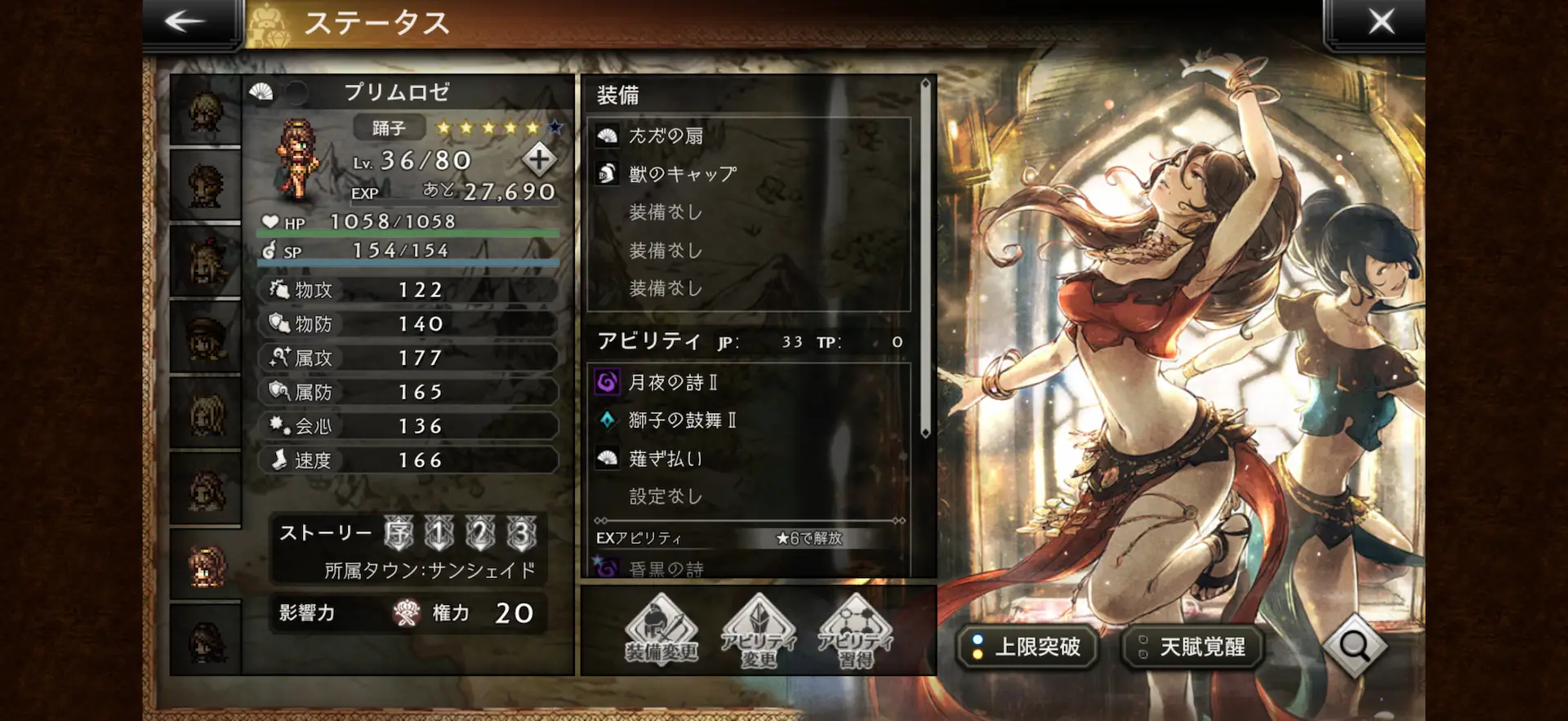1568x721 pixels.
Task: Click the plus icon beside the level display
Action: point(538,161)
